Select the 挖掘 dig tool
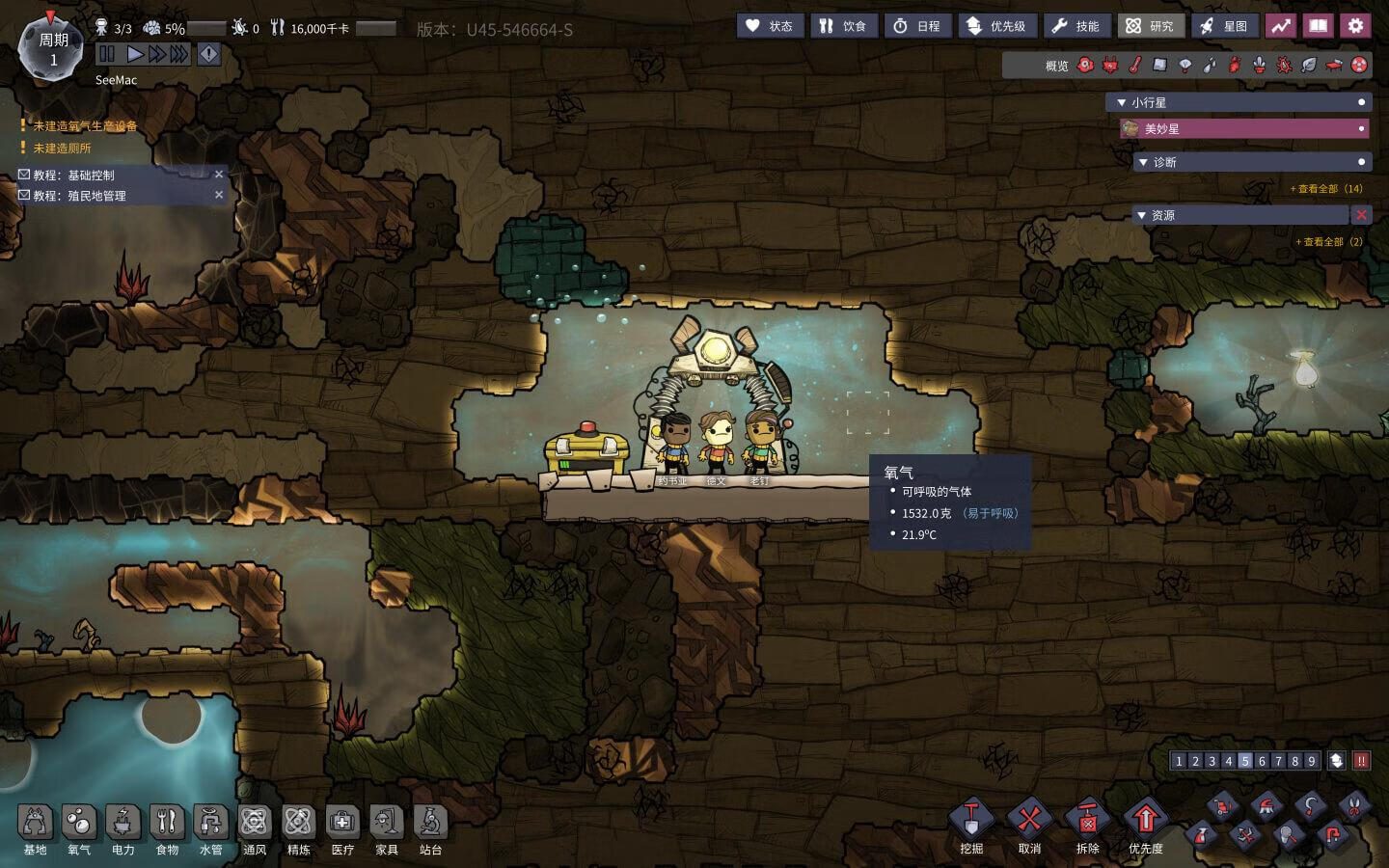Screen dimensions: 1389x868 [971, 827]
